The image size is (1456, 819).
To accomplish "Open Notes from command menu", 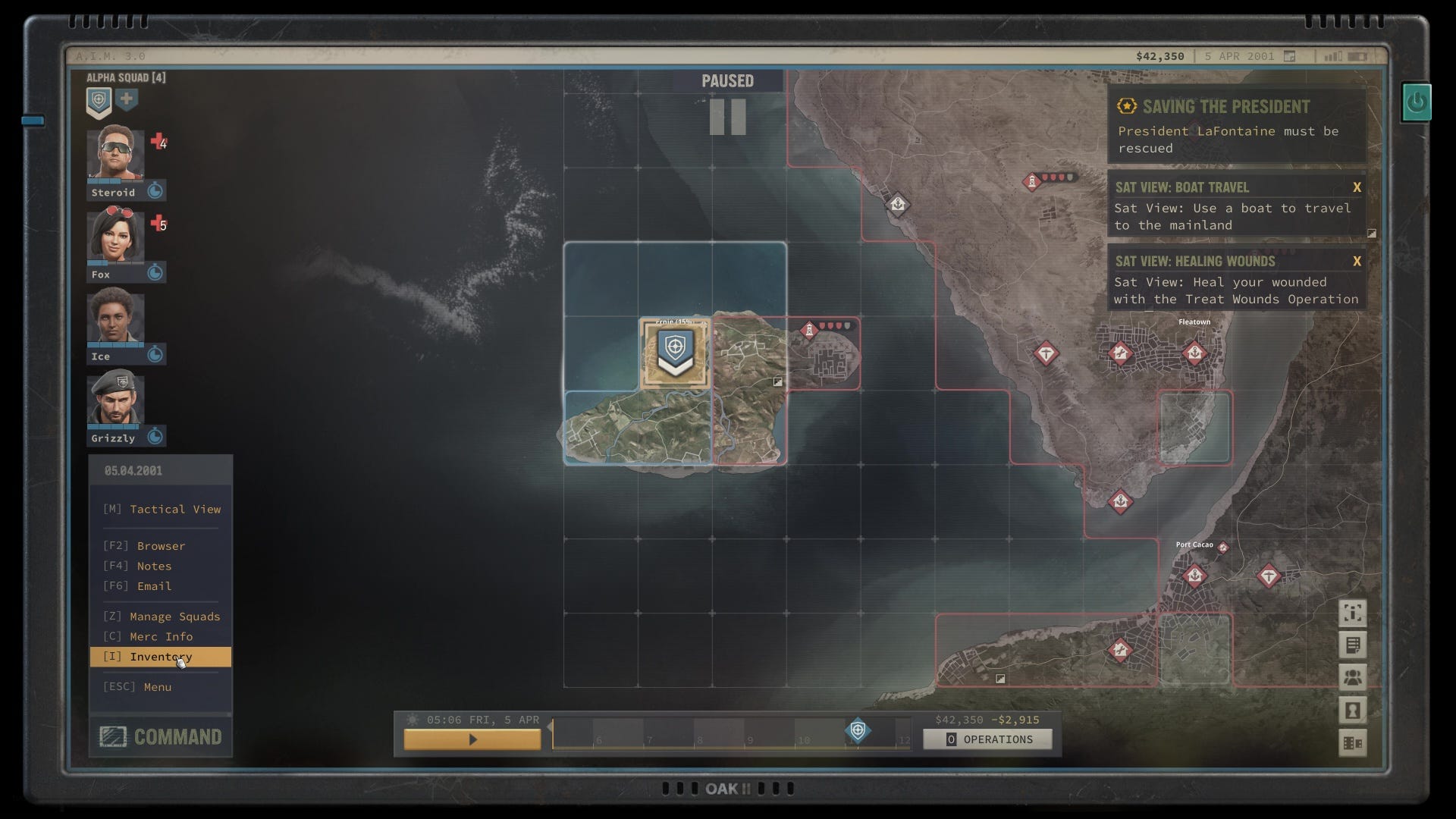I will (x=154, y=566).
